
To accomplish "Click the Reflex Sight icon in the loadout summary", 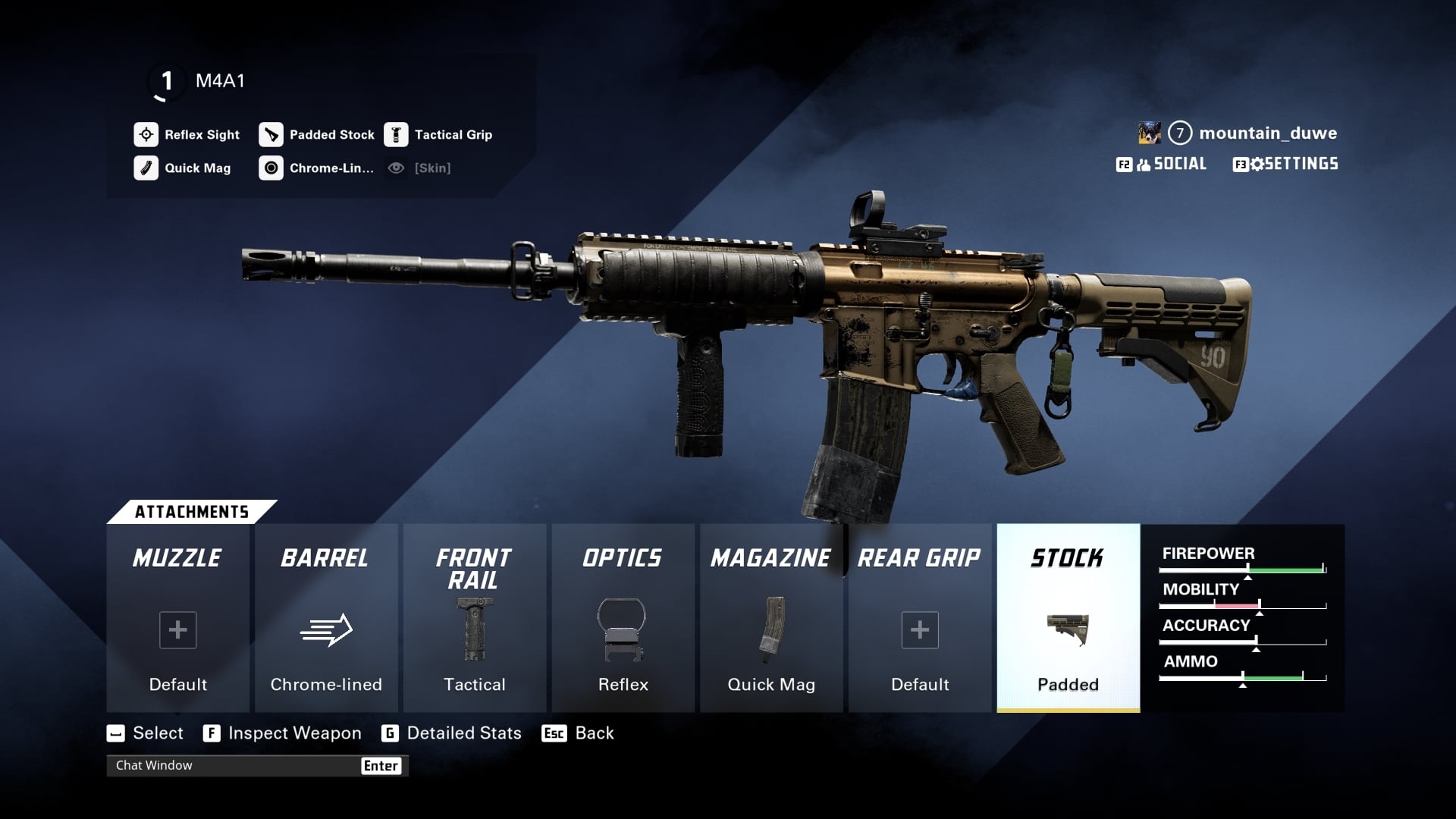I will click(x=145, y=134).
